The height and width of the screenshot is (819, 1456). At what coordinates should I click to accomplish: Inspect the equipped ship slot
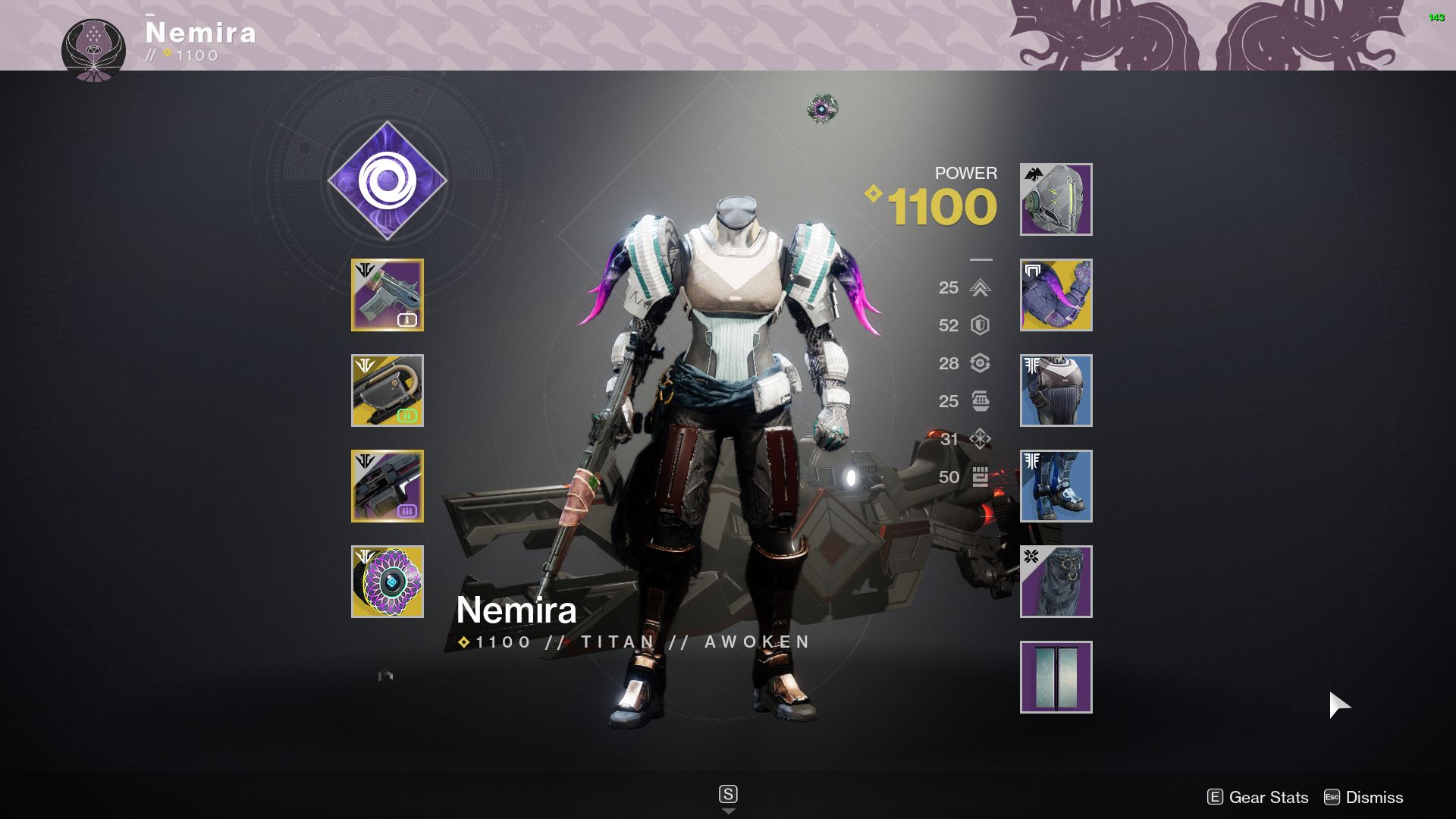[1056, 676]
